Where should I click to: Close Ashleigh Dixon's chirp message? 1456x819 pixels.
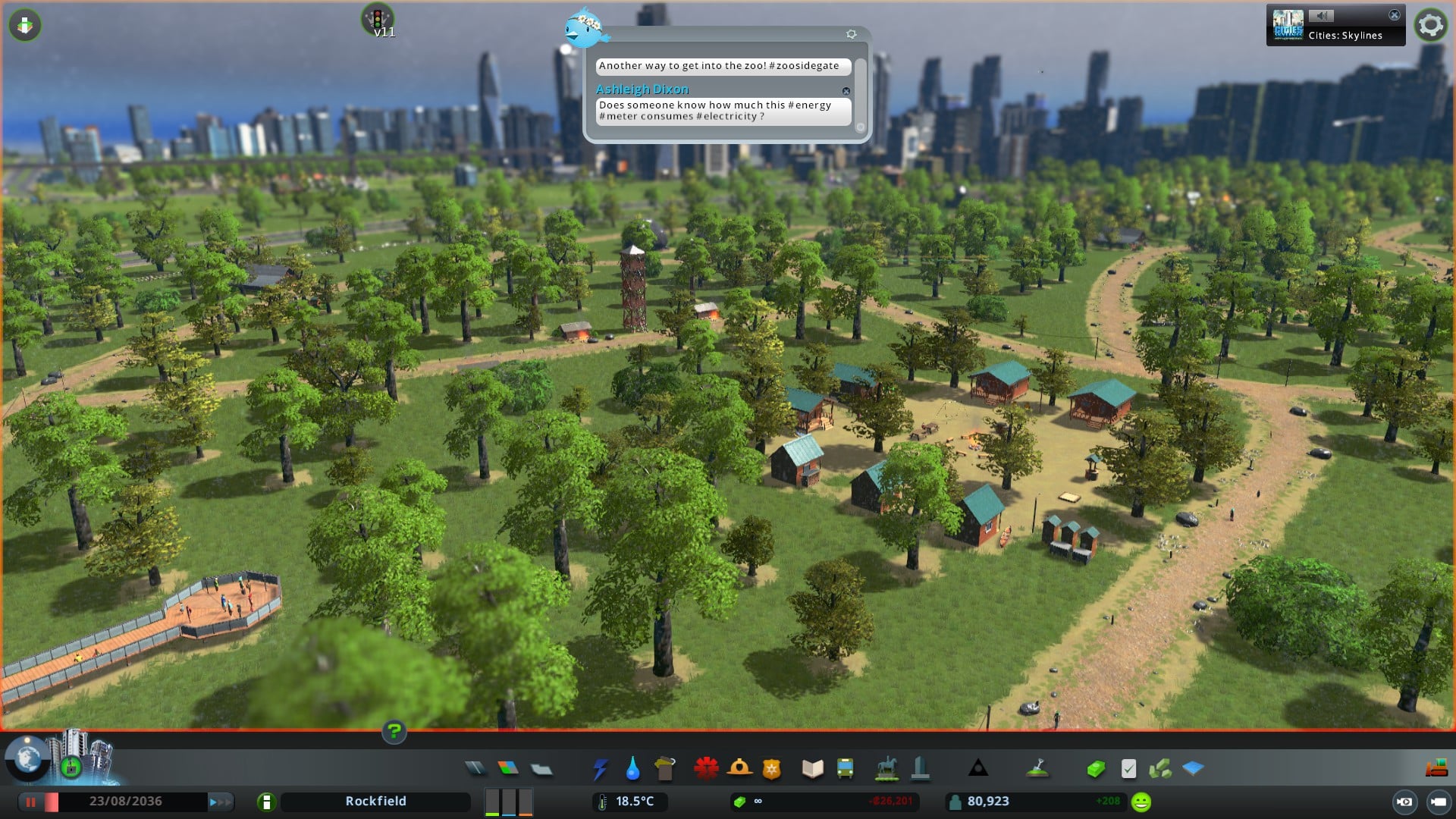click(x=846, y=91)
